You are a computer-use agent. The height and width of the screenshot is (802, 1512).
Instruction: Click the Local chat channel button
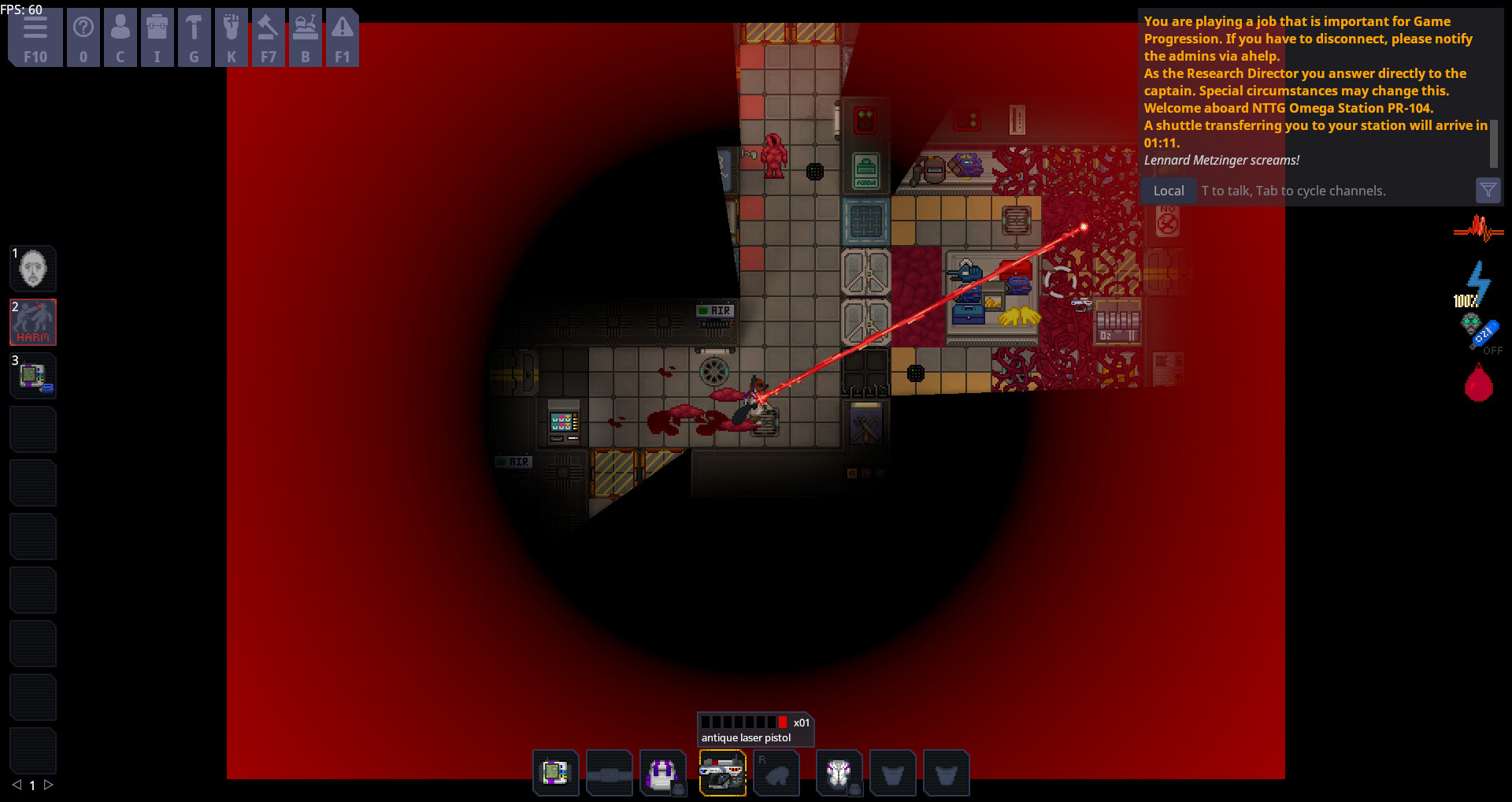(1169, 190)
